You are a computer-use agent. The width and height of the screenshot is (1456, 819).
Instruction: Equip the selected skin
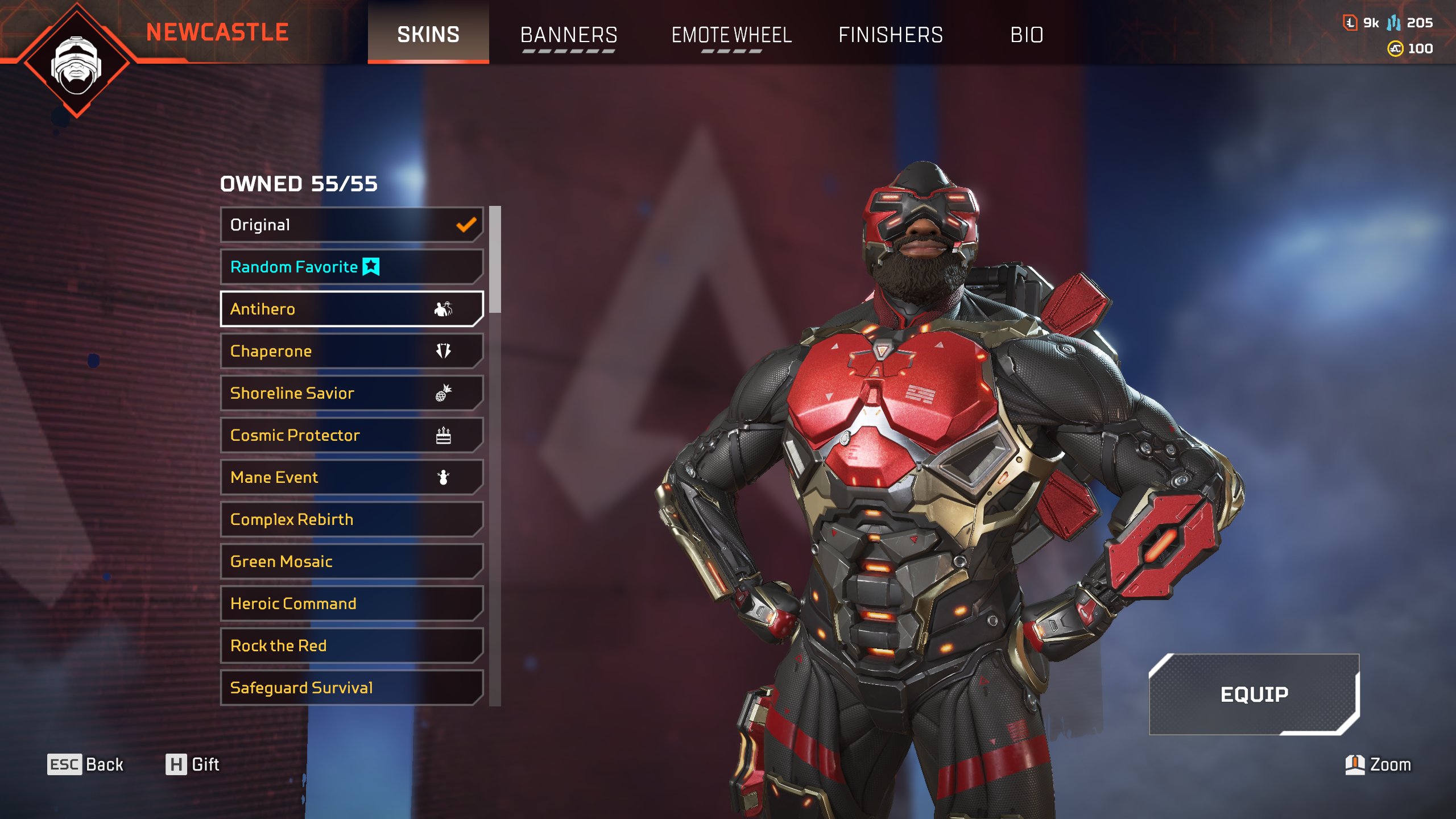(1254, 694)
